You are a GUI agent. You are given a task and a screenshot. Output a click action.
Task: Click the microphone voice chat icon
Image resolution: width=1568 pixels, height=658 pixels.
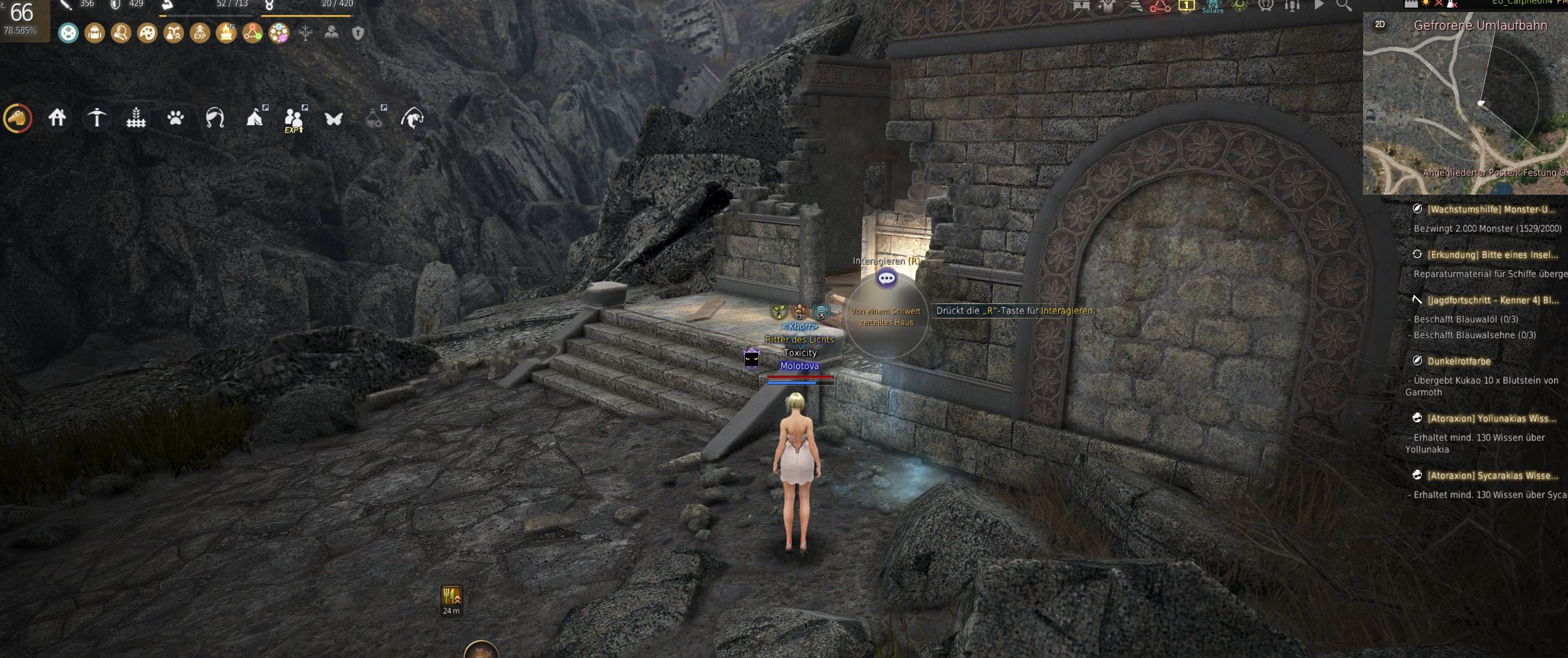[x=1292, y=5]
